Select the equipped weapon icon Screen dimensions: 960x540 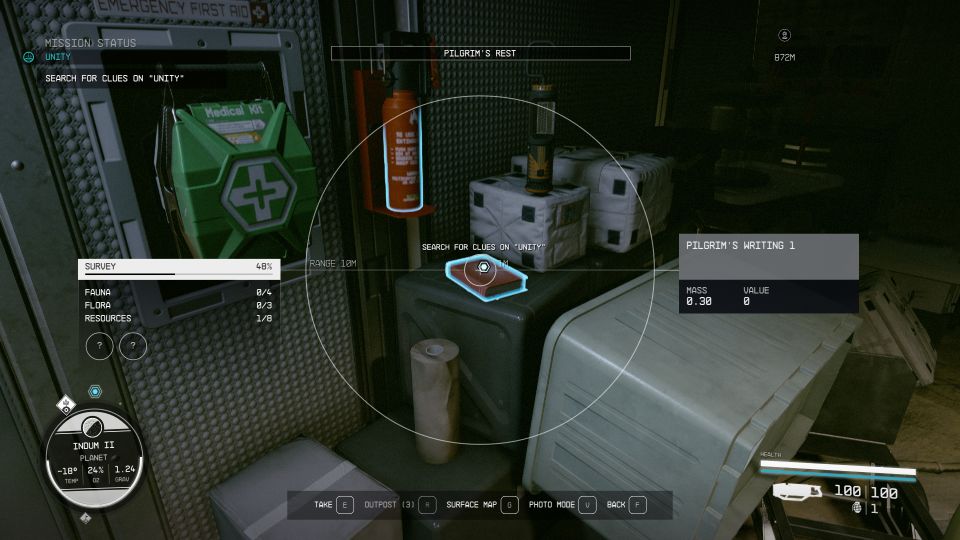[x=797, y=491]
